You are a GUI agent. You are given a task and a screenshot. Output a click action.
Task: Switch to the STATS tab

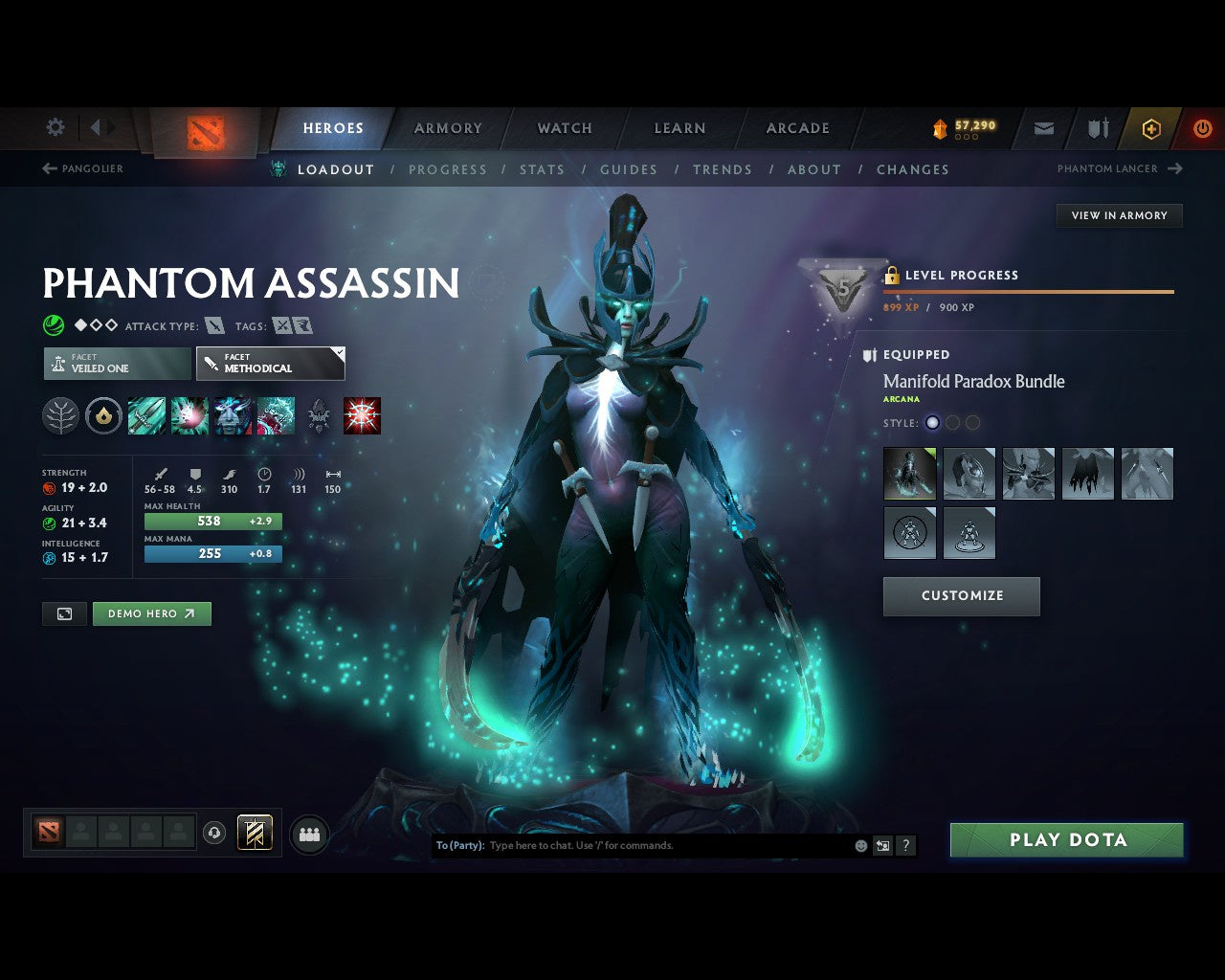pos(542,169)
